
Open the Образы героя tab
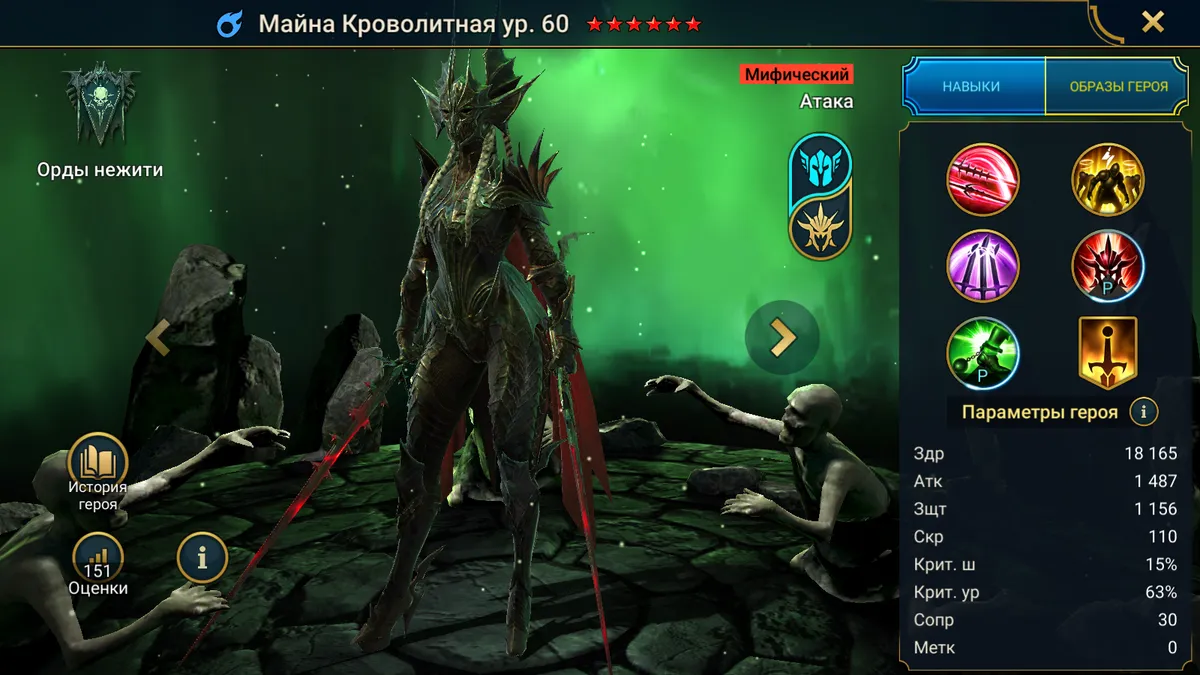point(1118,87)
